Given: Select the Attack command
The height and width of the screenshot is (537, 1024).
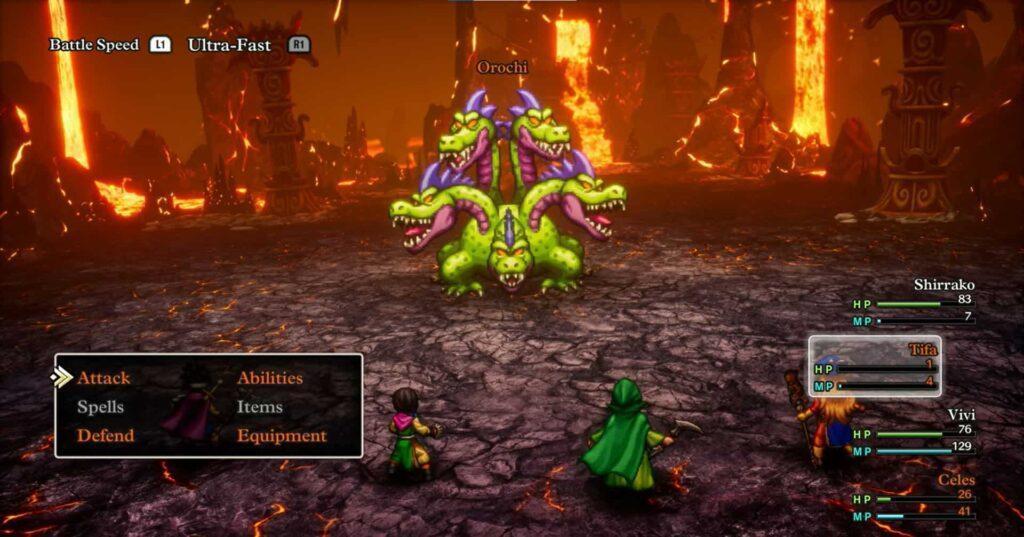Looking at the screenshot, I should tap(103, 378).
